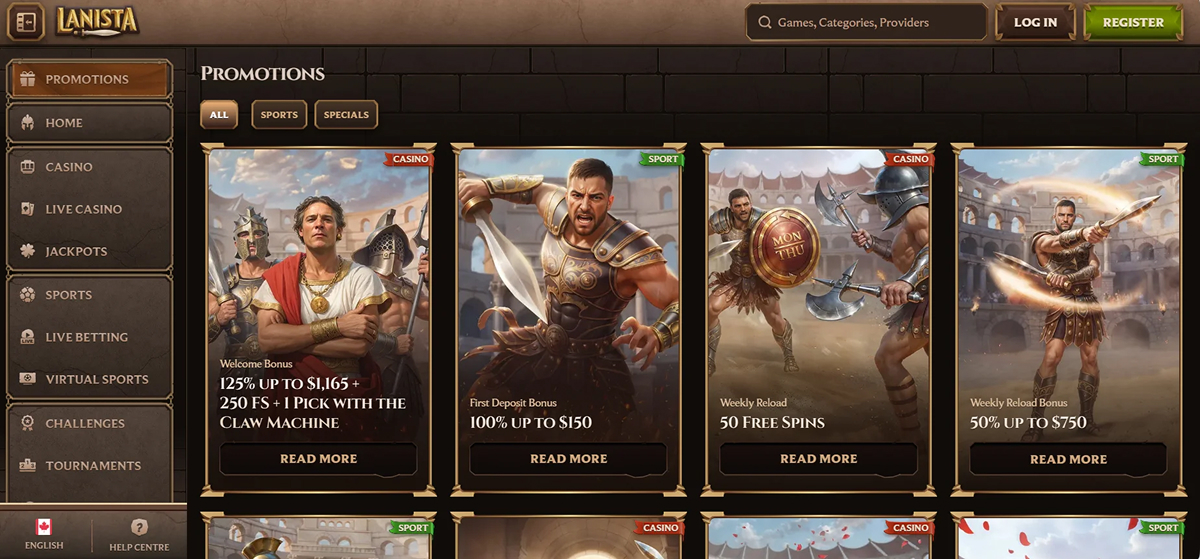Filter promotions by the Sports tab
The image size is (1200, 559).
[x=279, y=115]
